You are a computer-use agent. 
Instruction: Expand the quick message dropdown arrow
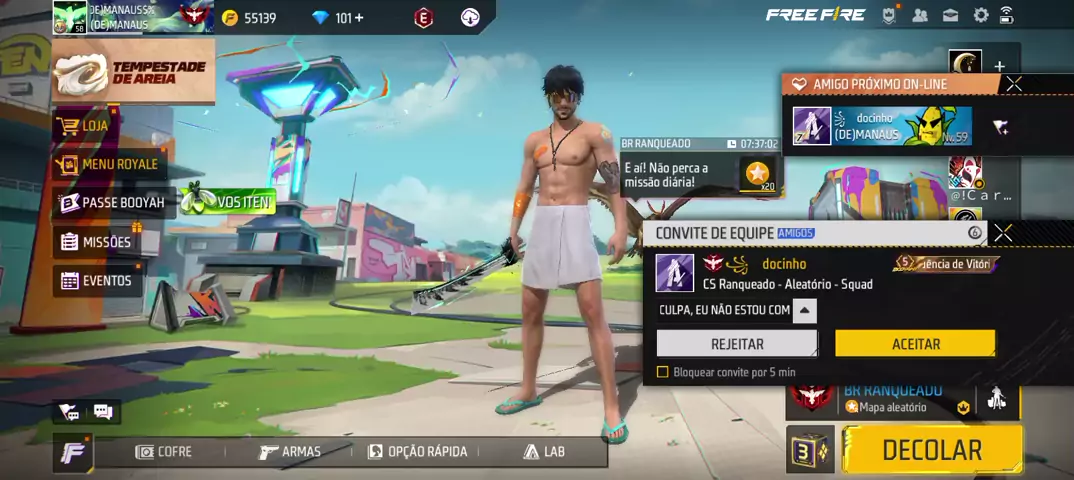point(805,310)
